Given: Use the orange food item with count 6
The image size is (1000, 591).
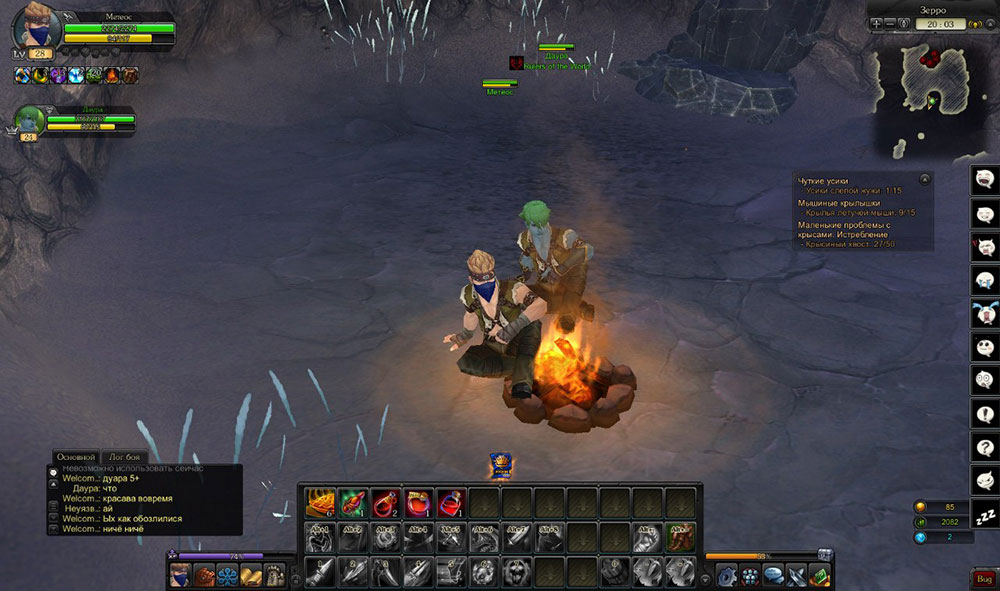Looking at the screenshot, I should 320,501.
